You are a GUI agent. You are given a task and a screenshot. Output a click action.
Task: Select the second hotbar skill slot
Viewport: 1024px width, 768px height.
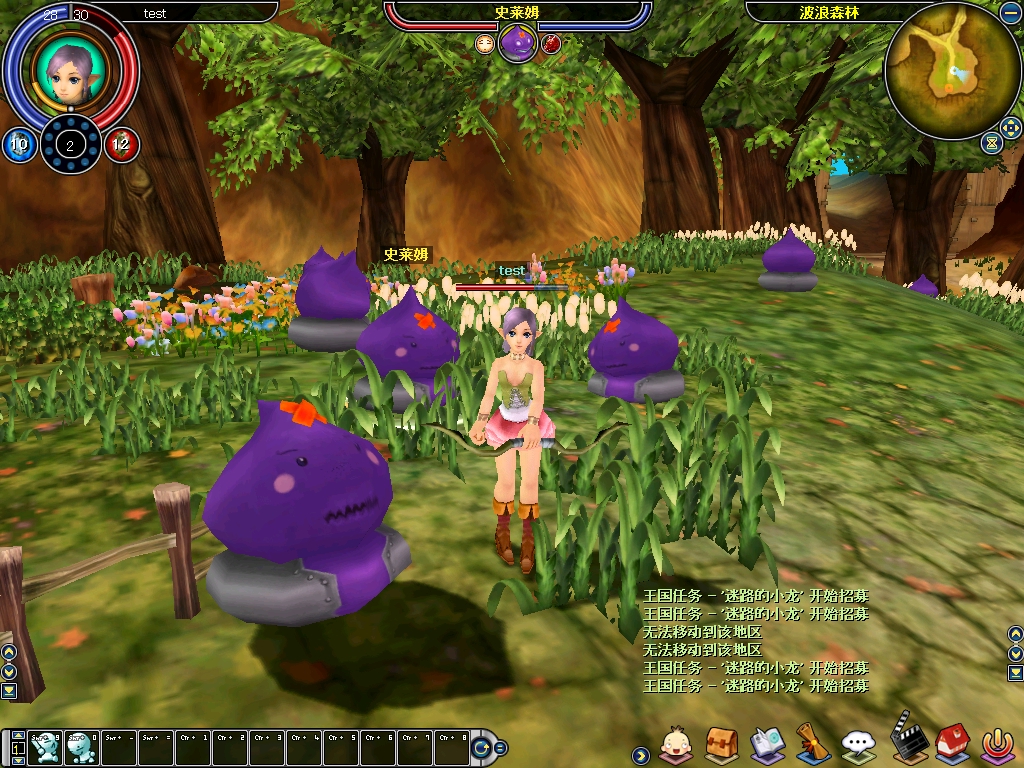(x=81, y=746)
